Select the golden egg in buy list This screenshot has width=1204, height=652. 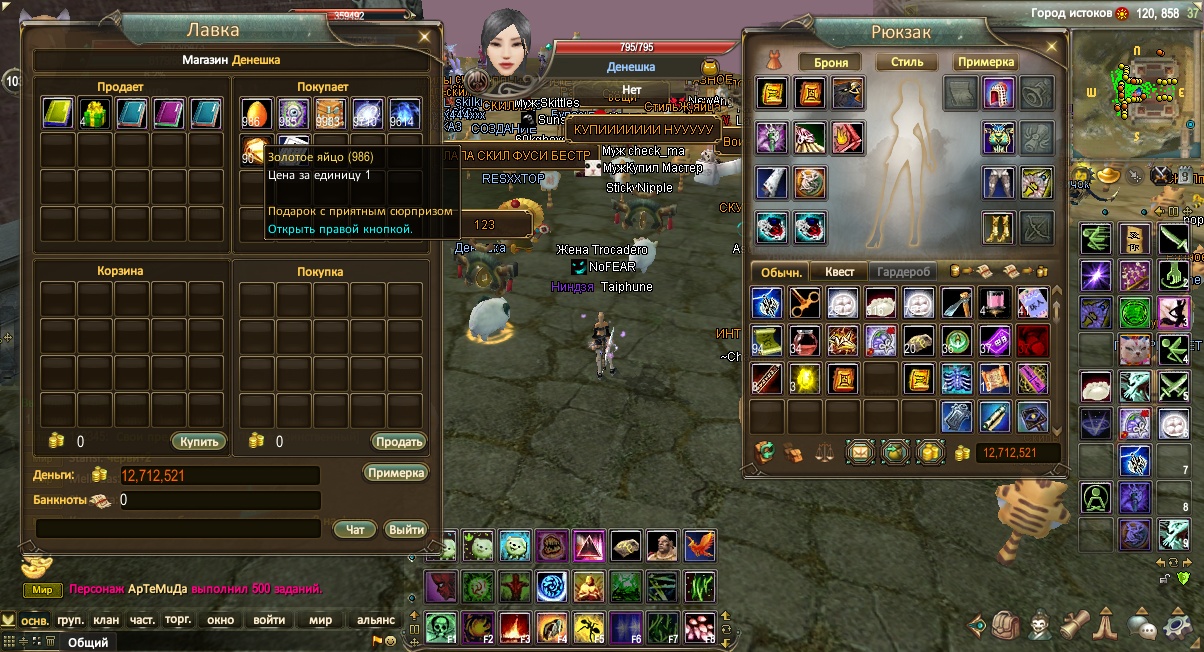click(x=257, y=113)
